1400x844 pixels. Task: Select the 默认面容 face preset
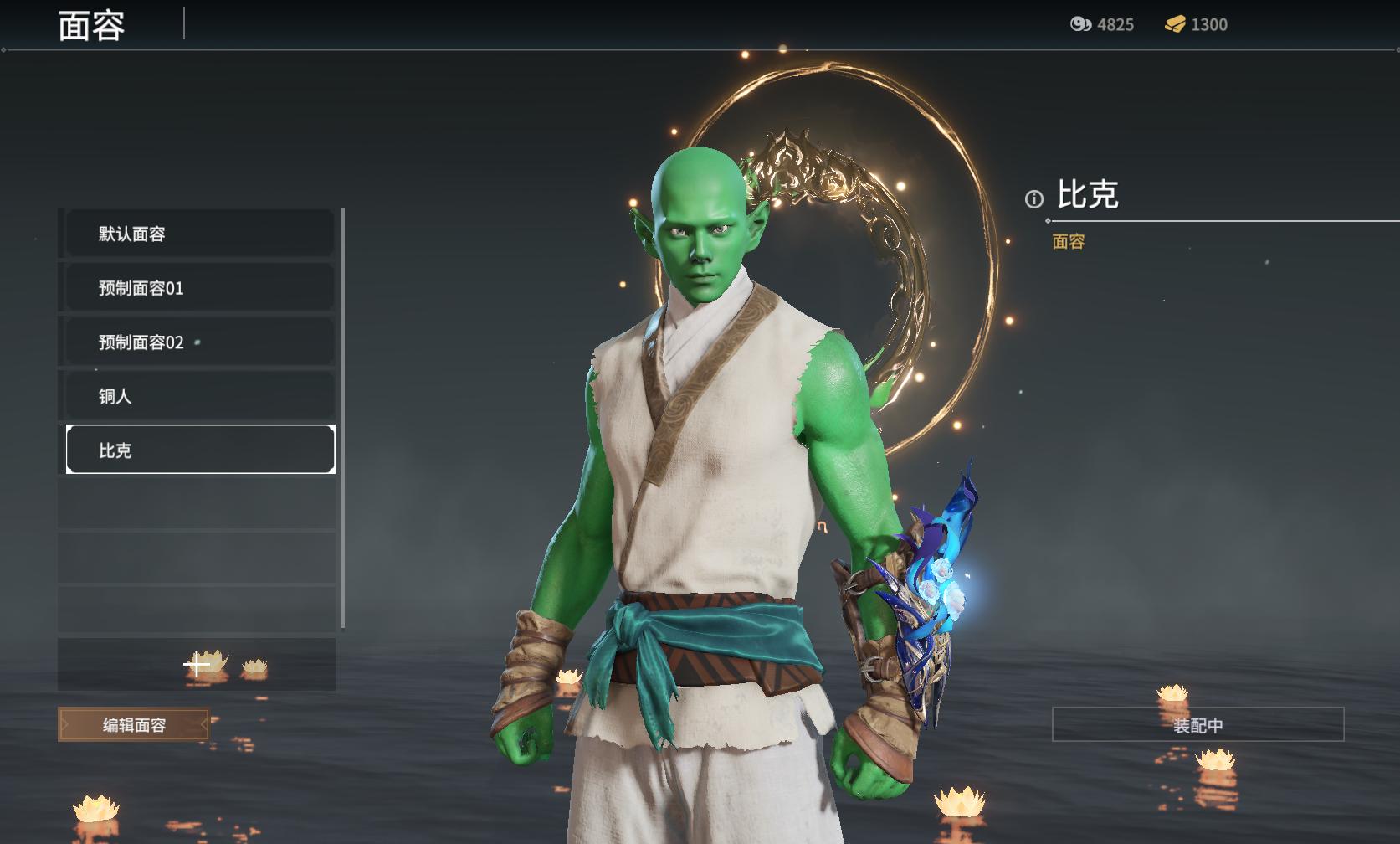click(x=199, y=234)
